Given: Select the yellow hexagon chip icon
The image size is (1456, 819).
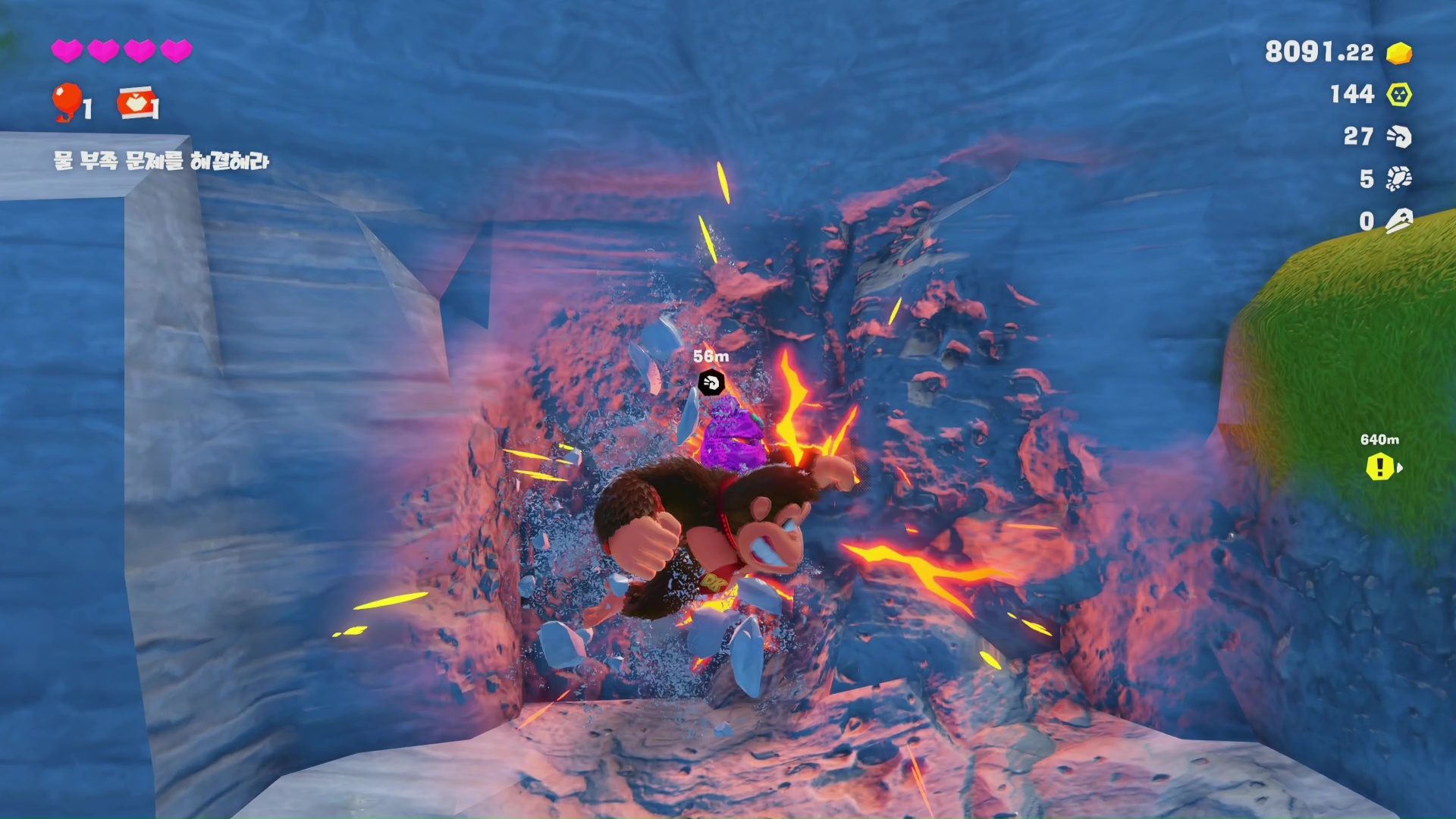Looking at the screenshot, I should pyautogui.click(x=1399, y=95).
